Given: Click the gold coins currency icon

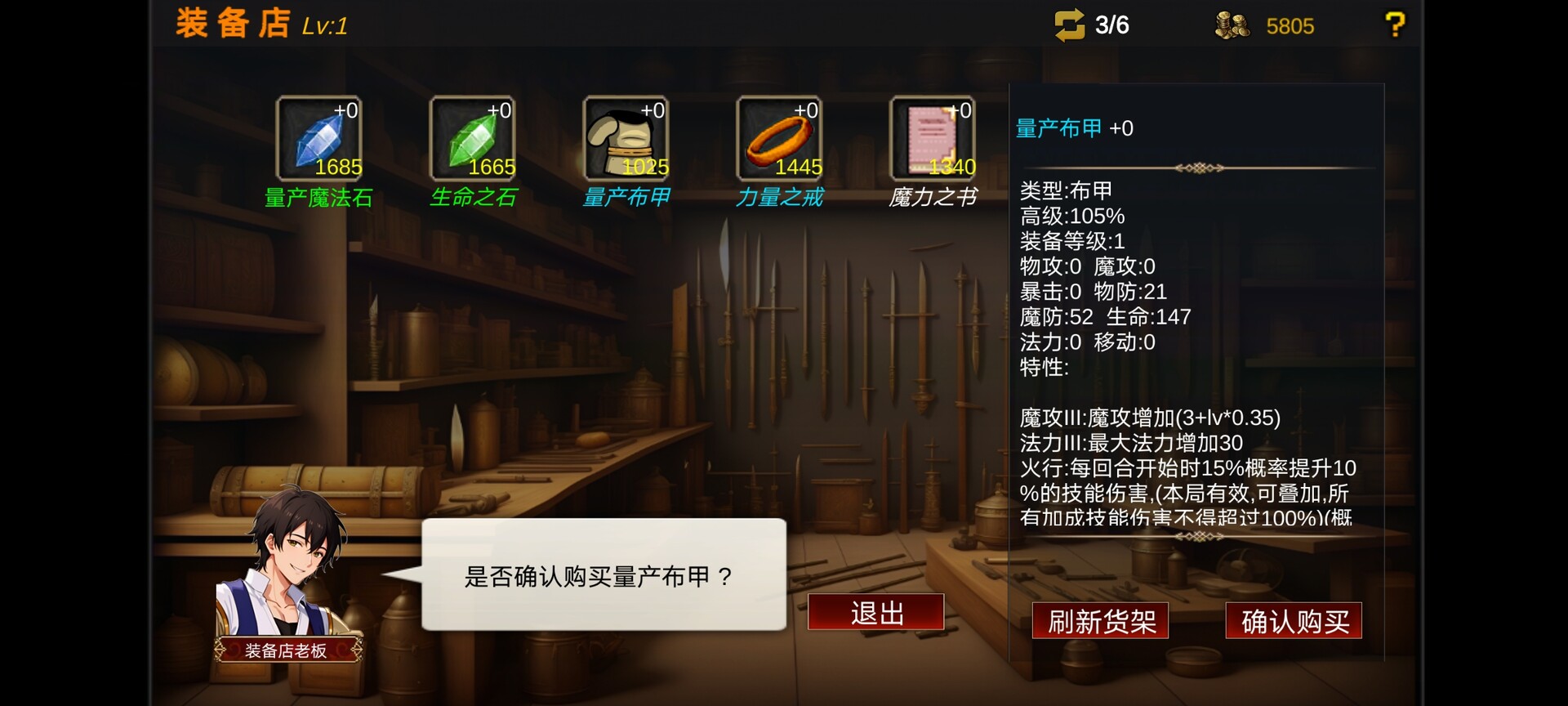Looking at the screenshot, I should (x=1231, y=25).
